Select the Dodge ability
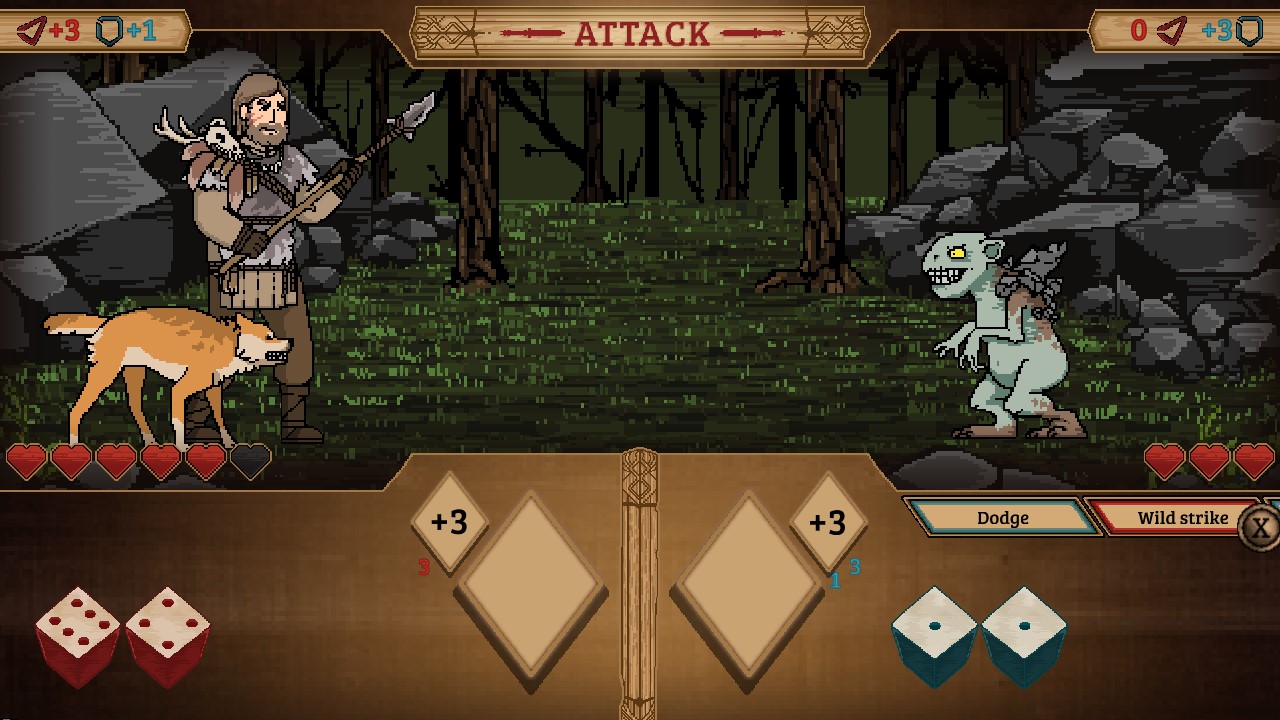Image resolution: width=1280 pixels, height=720 pixels. click(1003, 518)
